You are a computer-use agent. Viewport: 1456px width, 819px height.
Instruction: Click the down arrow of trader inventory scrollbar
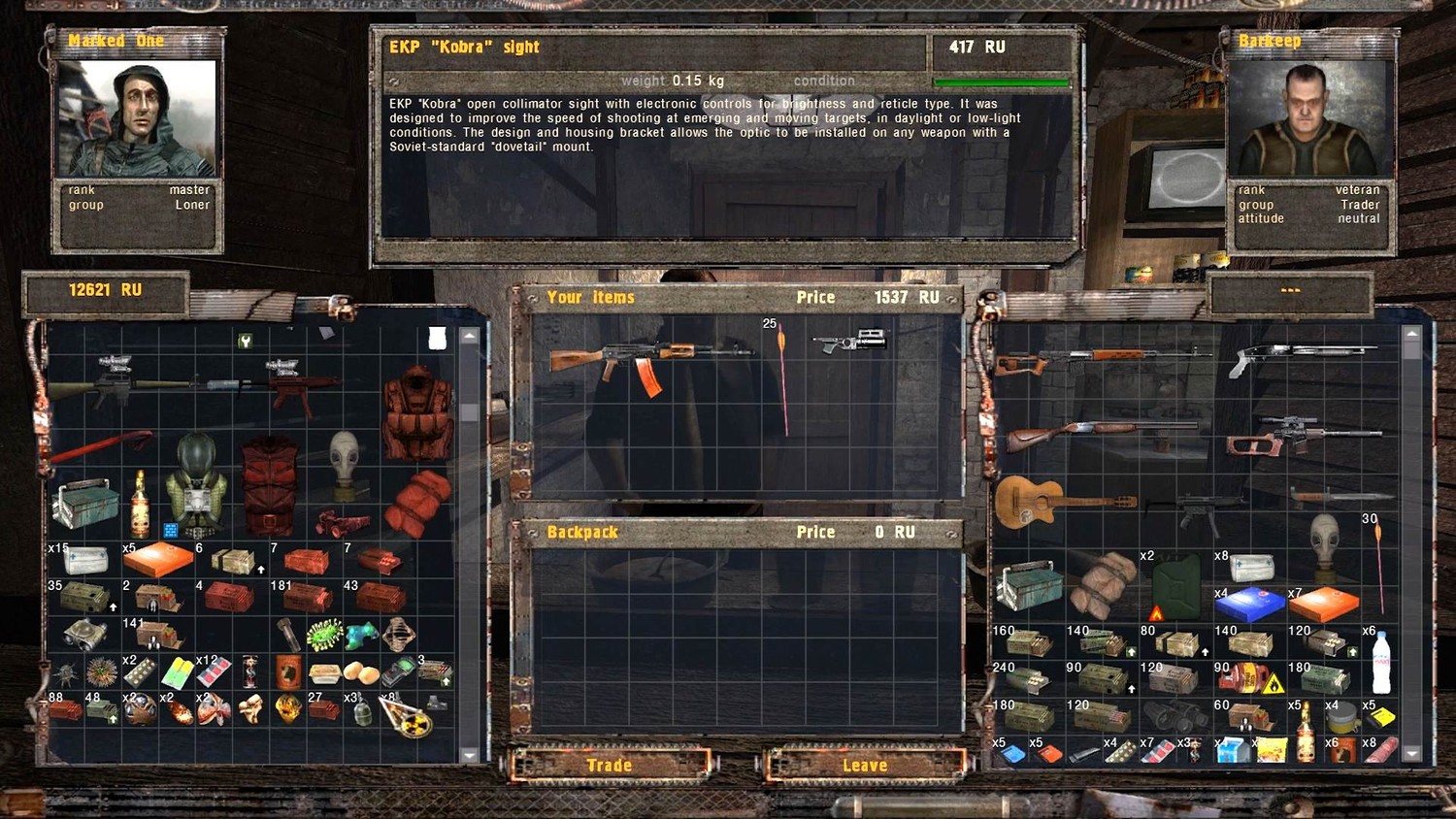click(1412, 753)
